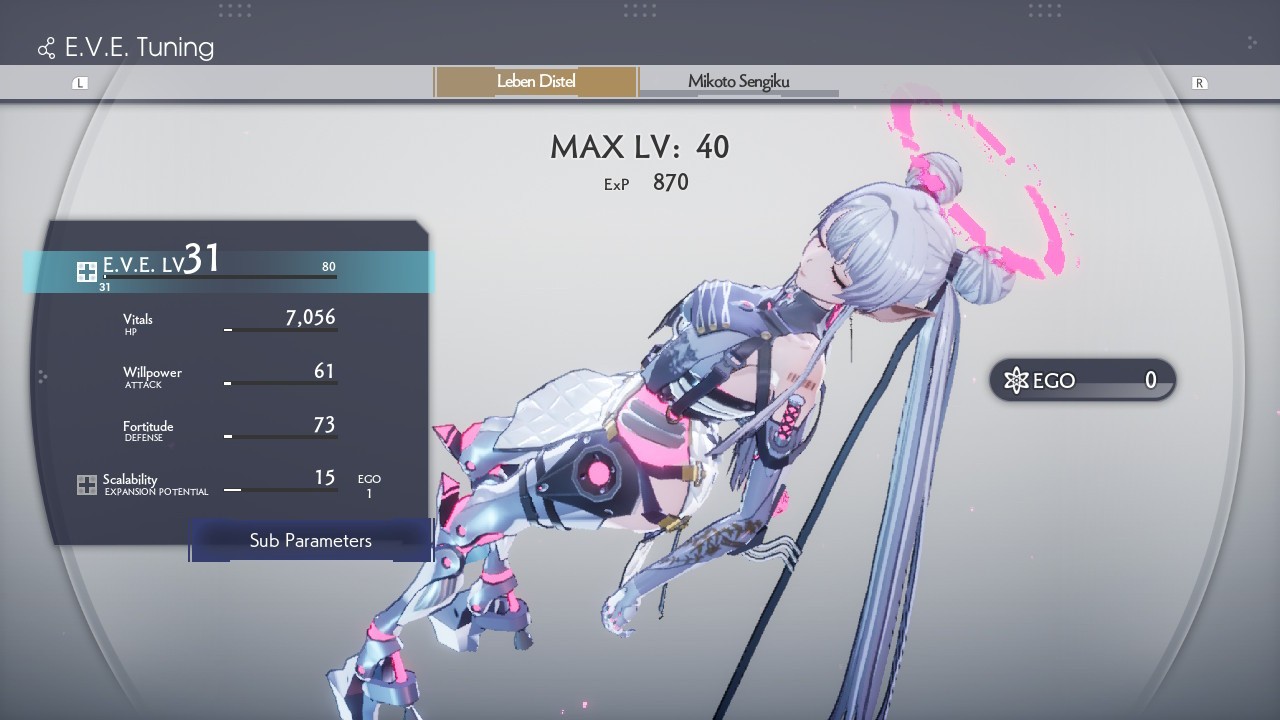Click the plus icon beside E.V.E. LV
The image size is (1280, 720).
87,271
